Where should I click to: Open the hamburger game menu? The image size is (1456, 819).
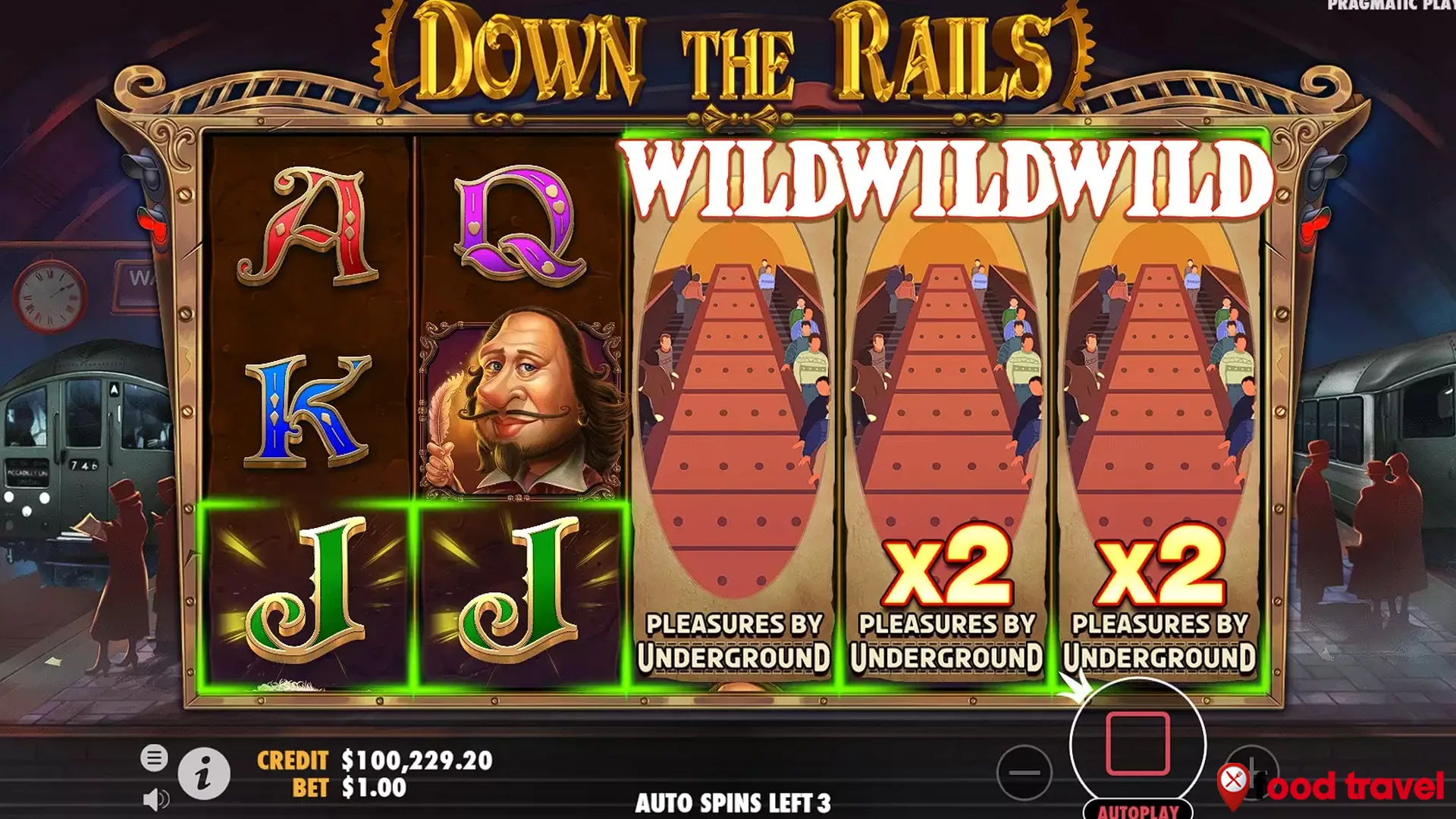click(155, 758)
